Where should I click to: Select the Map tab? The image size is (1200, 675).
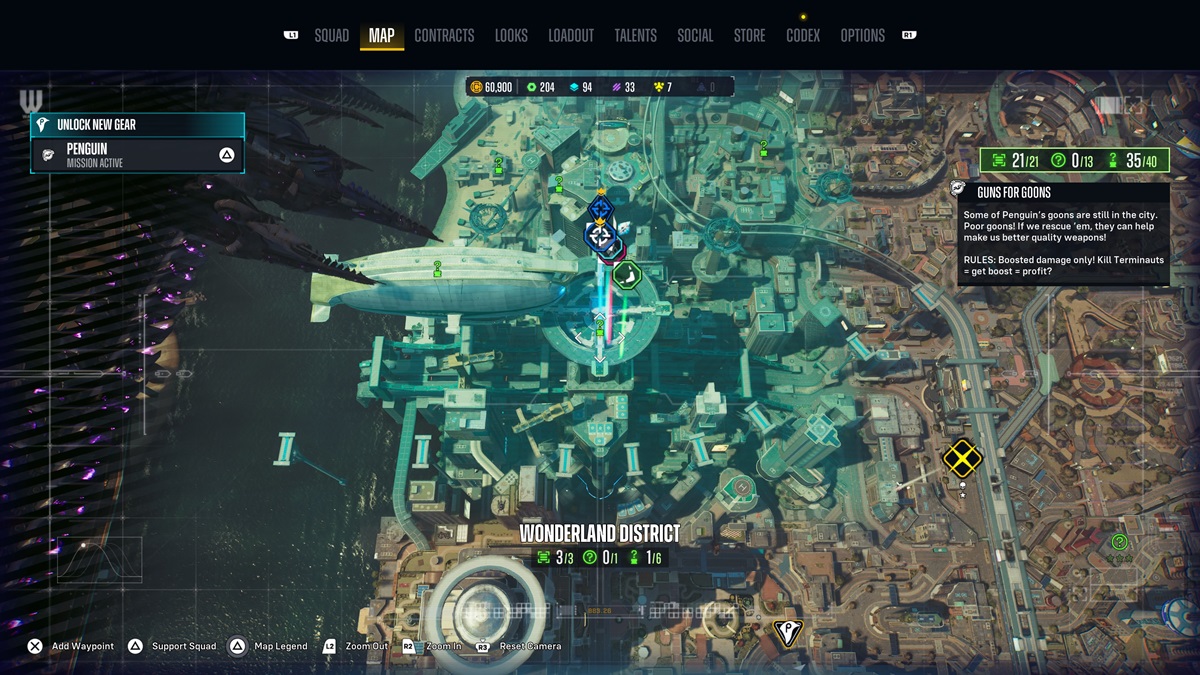[x=381, y=36]
